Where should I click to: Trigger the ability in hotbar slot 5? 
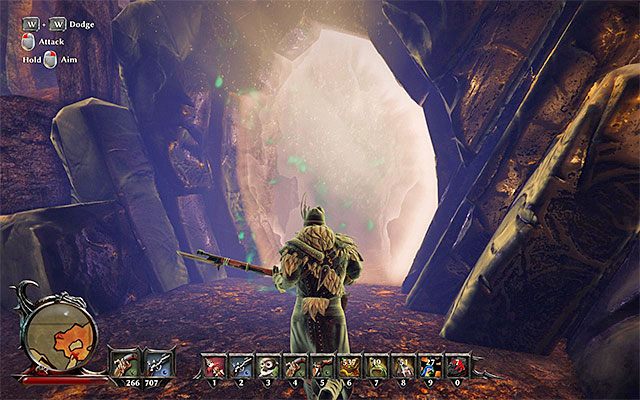click(x=322, y=364)
